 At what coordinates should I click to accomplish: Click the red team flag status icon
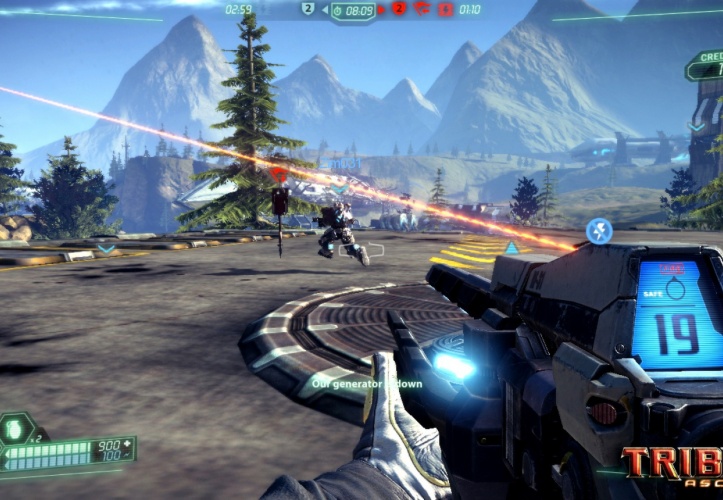(x=423, y=9)
